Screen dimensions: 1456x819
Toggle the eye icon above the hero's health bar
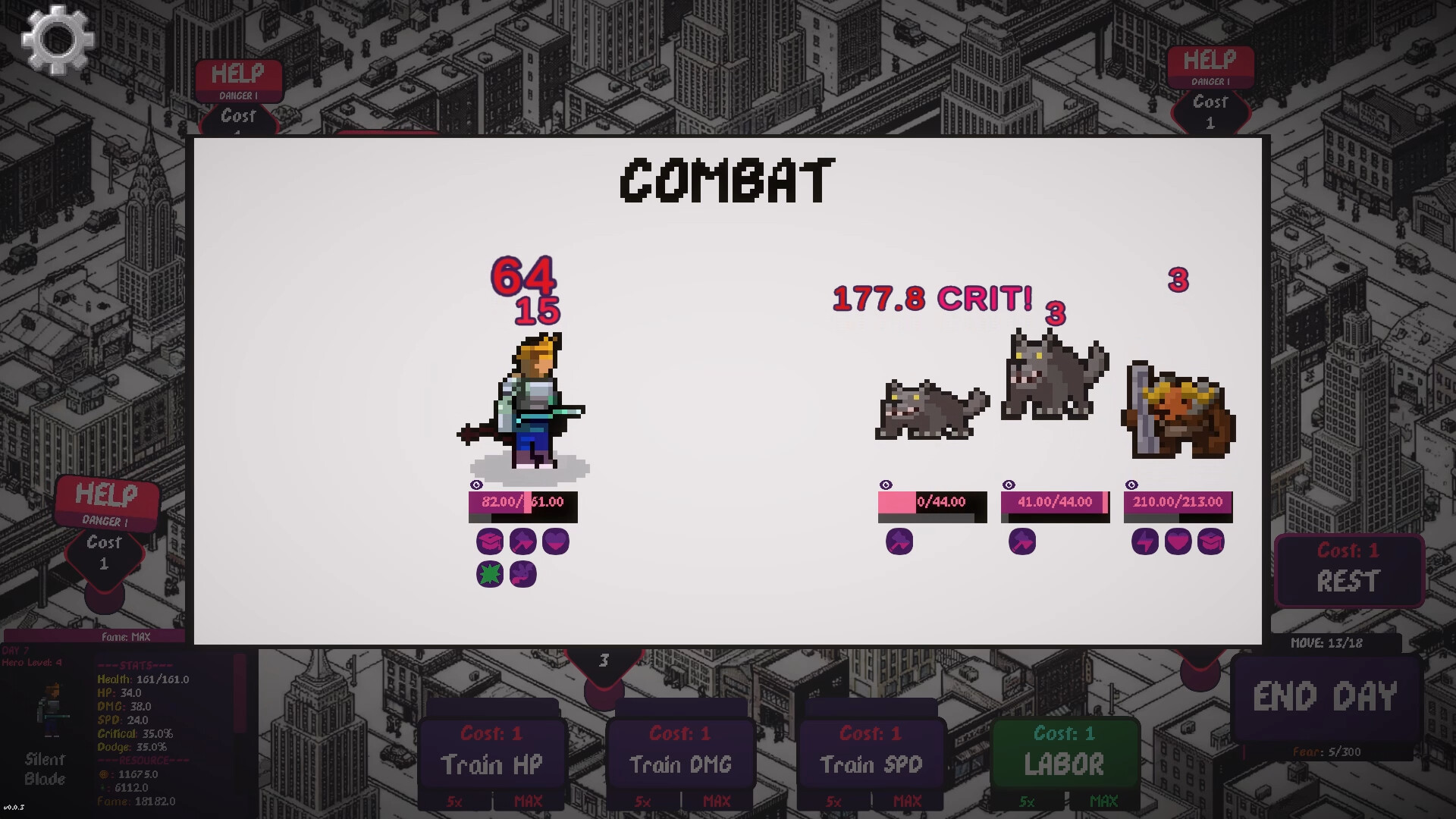pyautogui.click(x=476, y=485)
